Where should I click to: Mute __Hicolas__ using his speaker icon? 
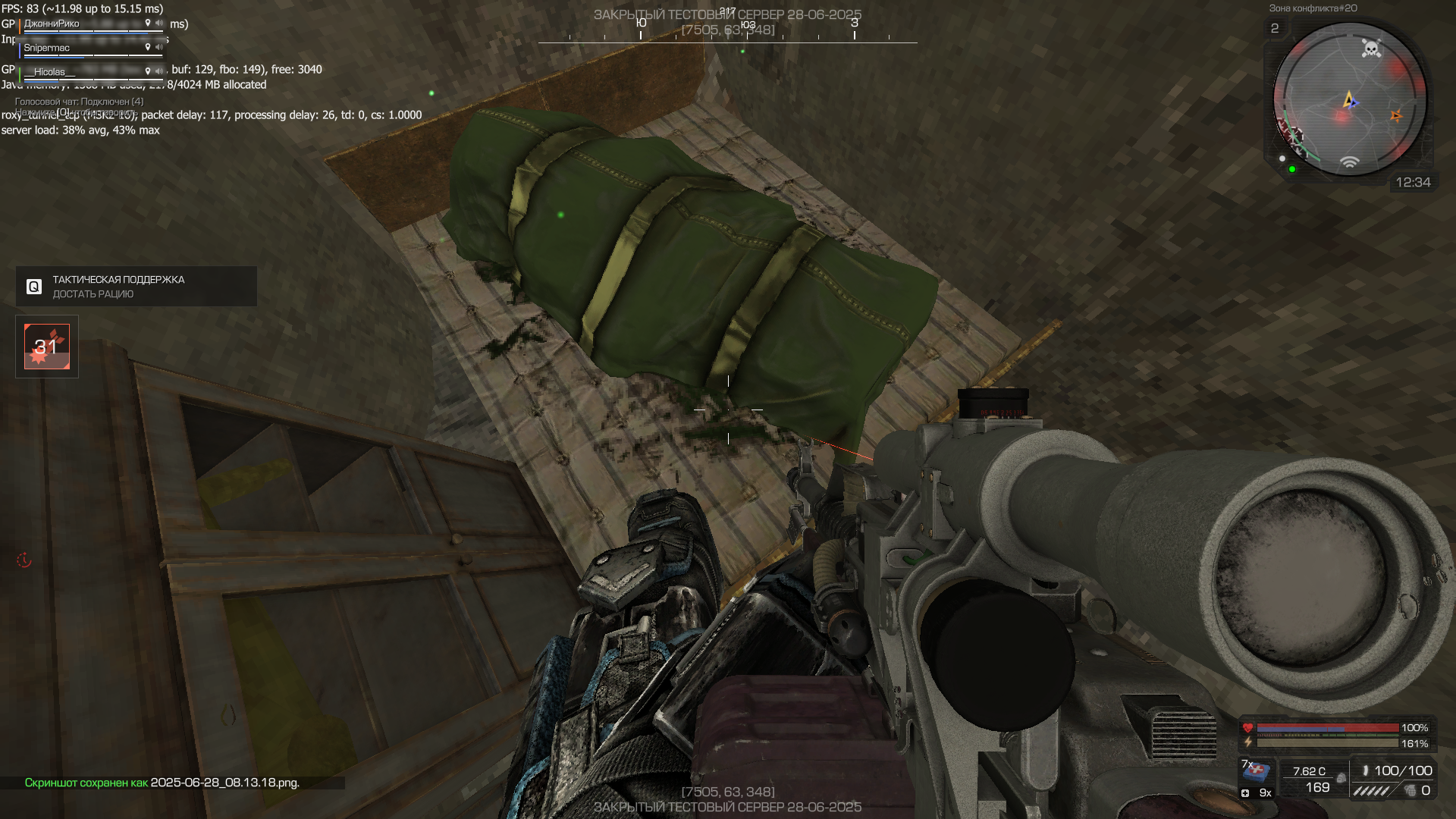pos(159,71)
